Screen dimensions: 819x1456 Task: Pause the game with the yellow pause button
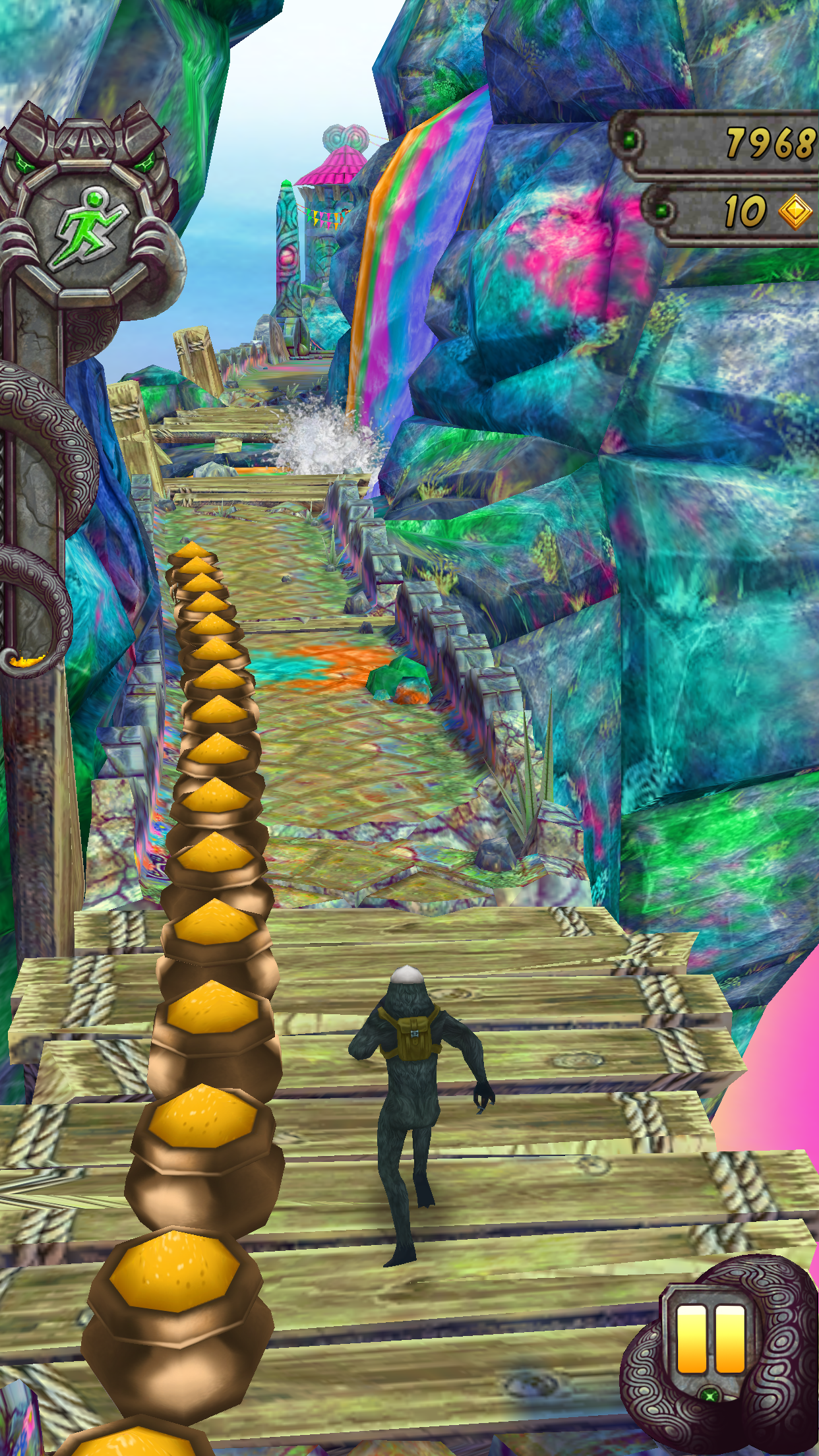(x=710, y=1341)
